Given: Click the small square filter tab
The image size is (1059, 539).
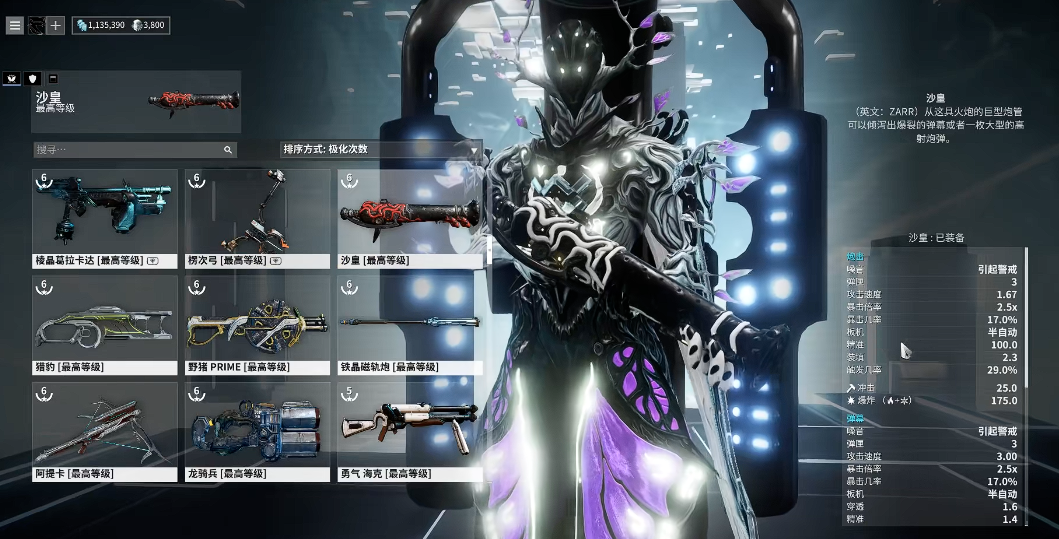Looking at the screenshot, I should click(53, 78).
